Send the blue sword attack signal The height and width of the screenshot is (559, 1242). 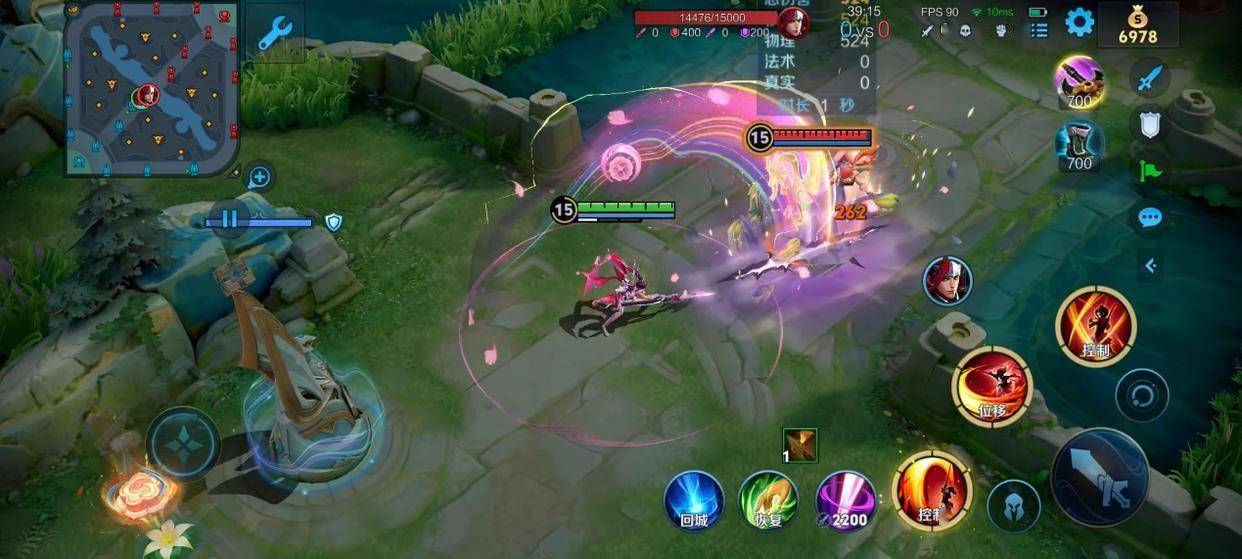pos(1150,77)
